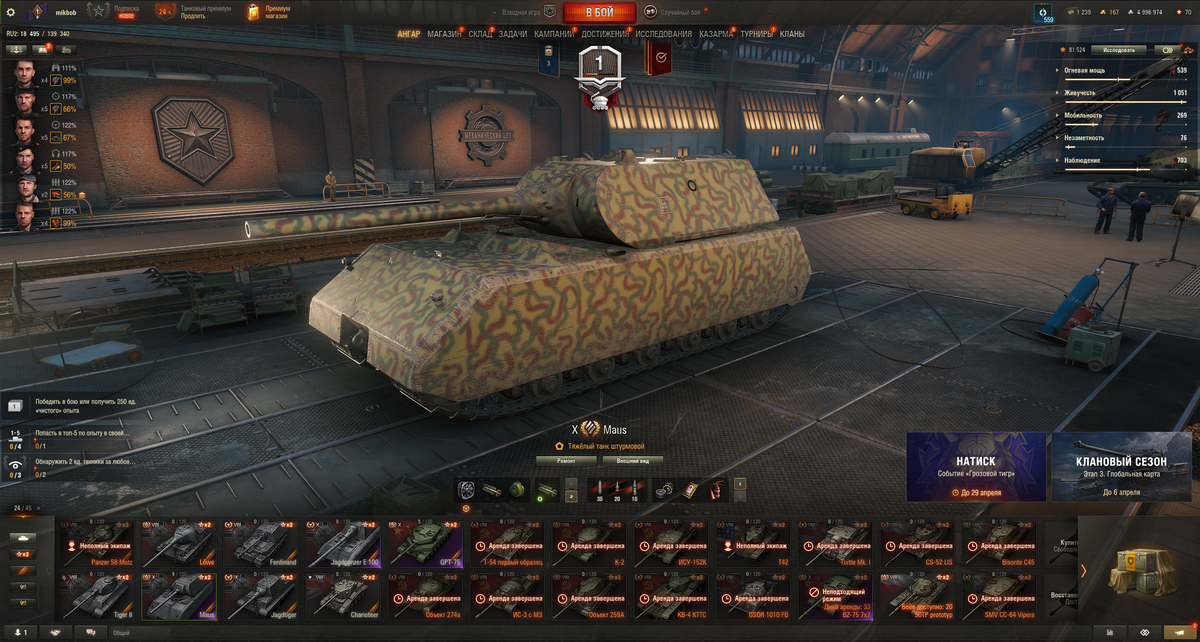Image resolution: width=1200 pixels, height=642 pixels.
Task: Click the Ремонт button
Action: (x=567, y=461)
